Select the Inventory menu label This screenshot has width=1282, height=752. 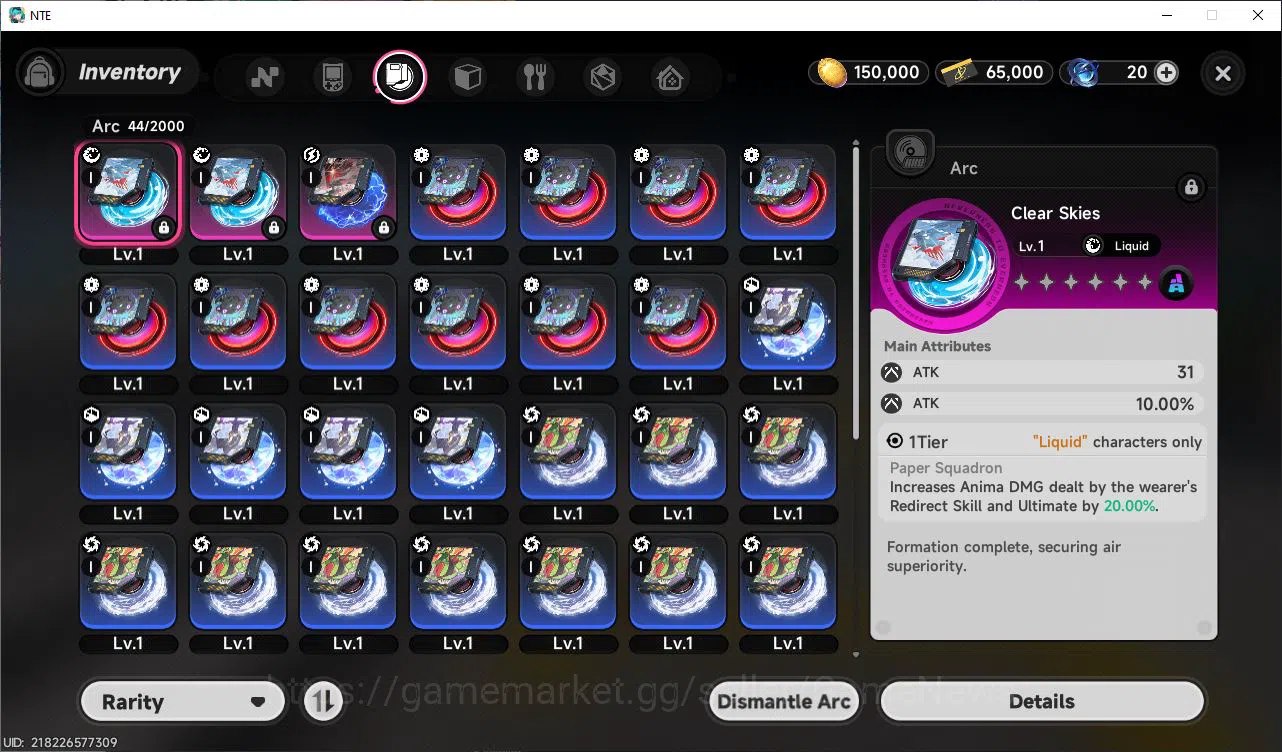(x=130, y=72)
